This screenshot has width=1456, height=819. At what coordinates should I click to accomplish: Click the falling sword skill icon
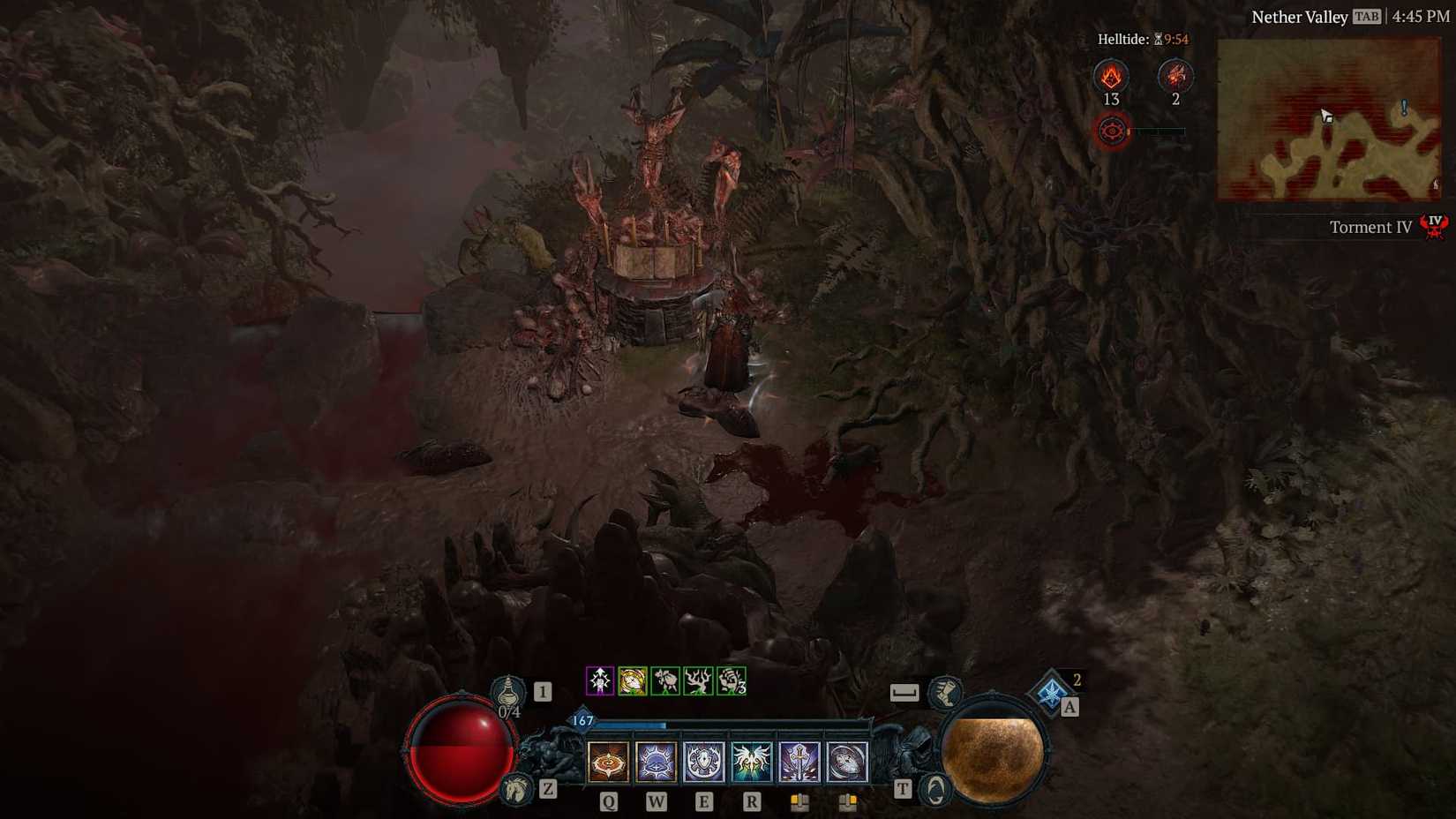799,760
